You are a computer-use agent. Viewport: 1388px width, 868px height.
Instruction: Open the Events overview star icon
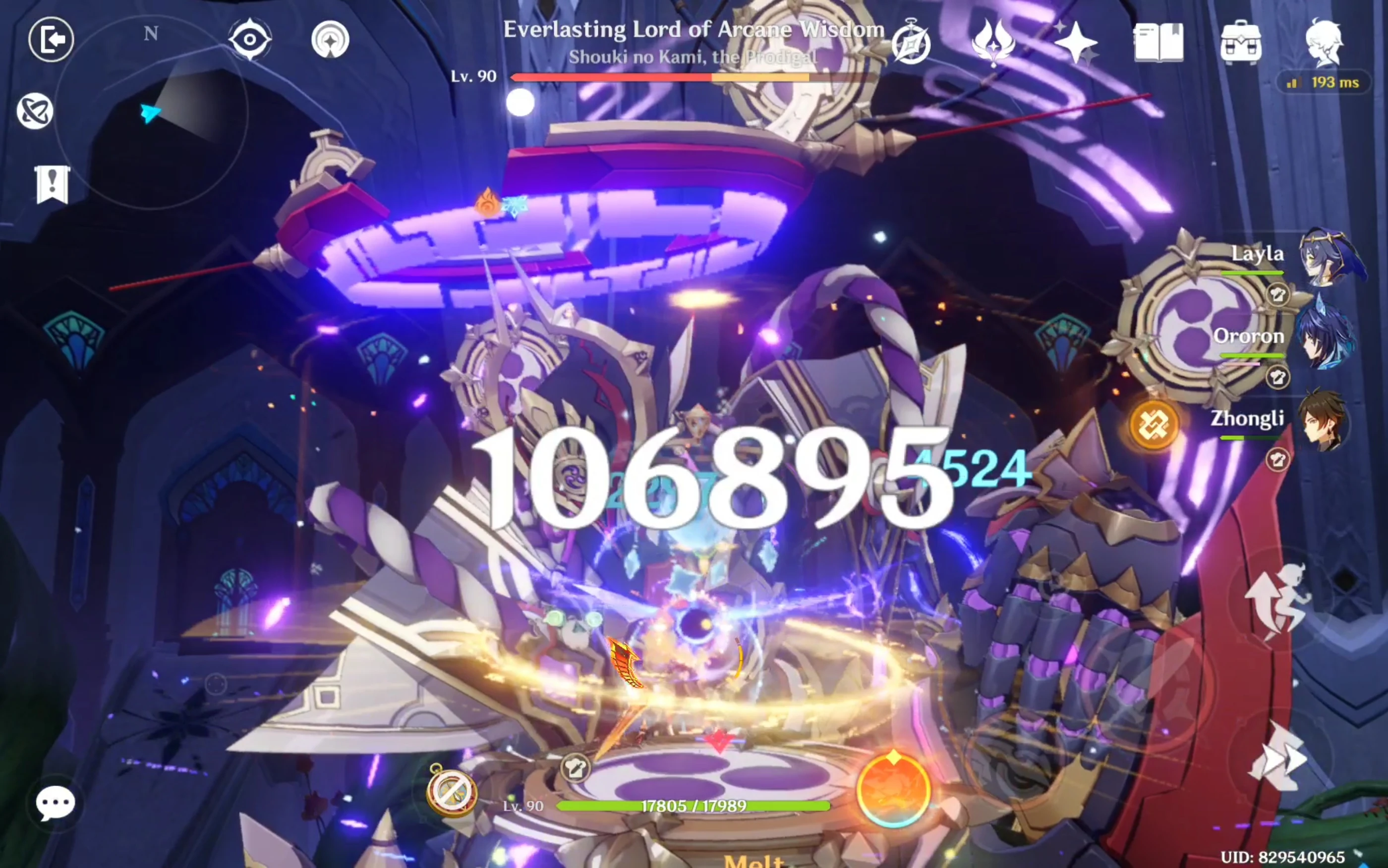coord(1077,42)
